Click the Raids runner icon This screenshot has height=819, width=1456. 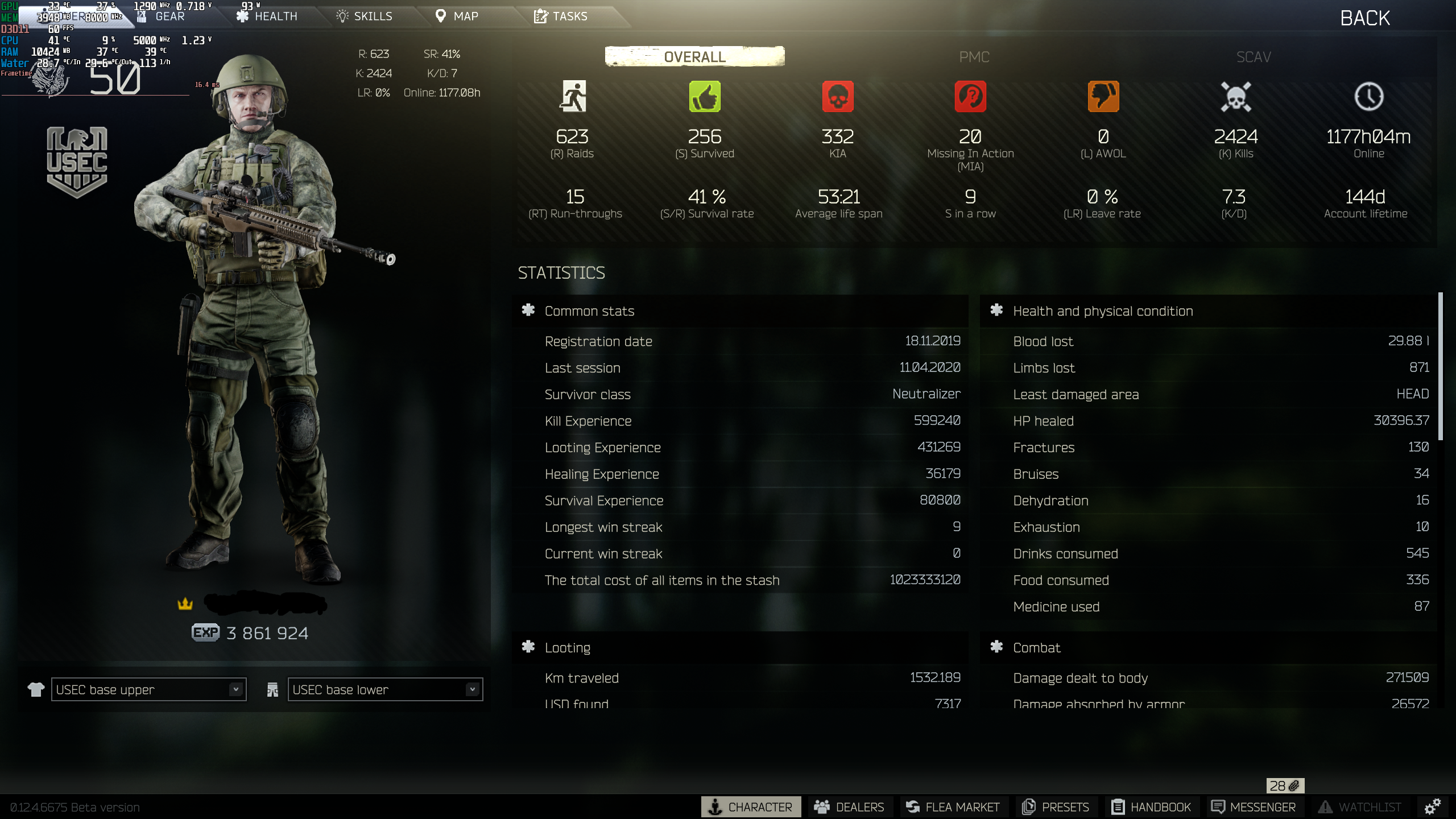(574, 97)
